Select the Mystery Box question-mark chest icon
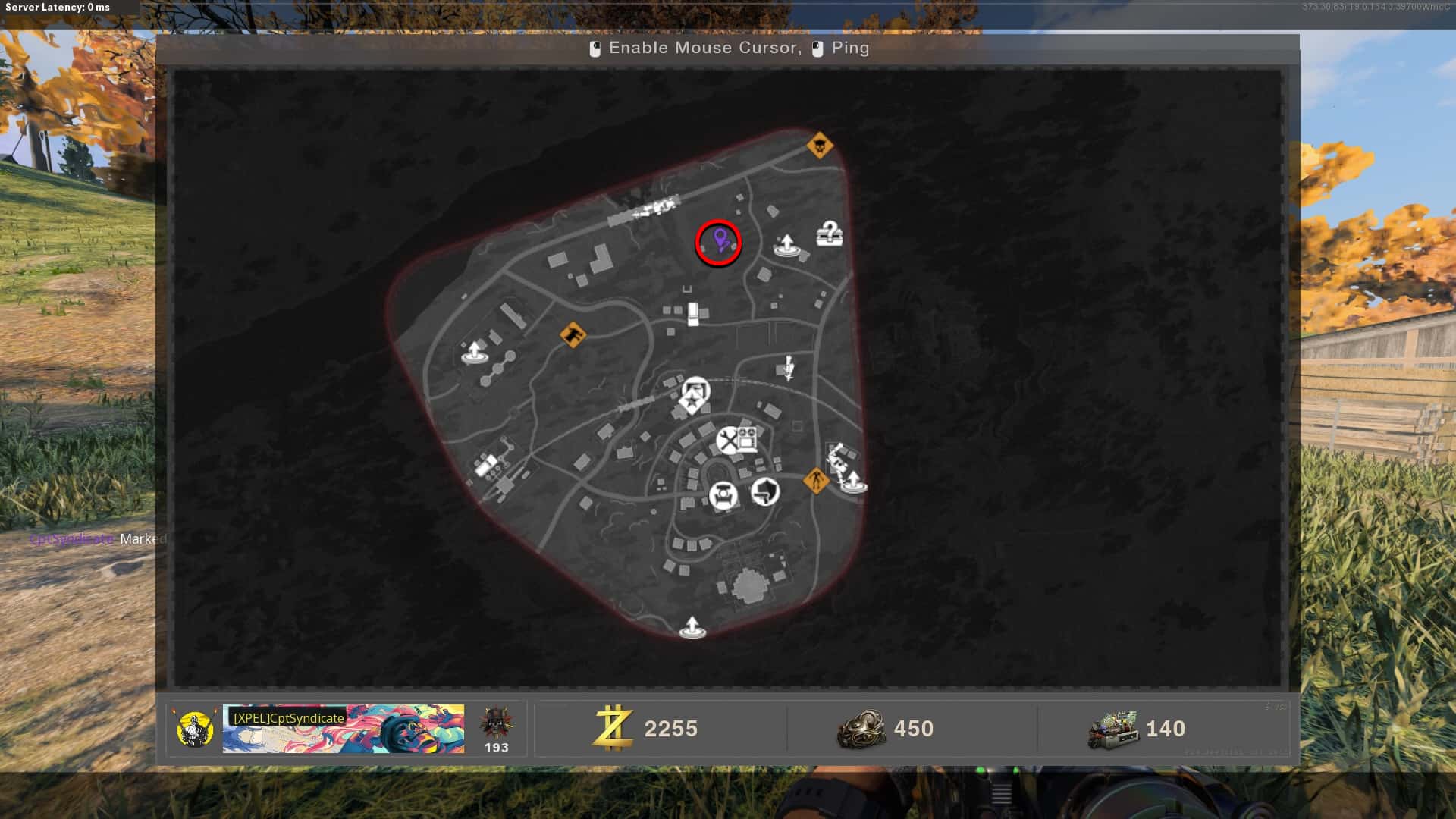The image size is (1456, 819). point(830,233)
